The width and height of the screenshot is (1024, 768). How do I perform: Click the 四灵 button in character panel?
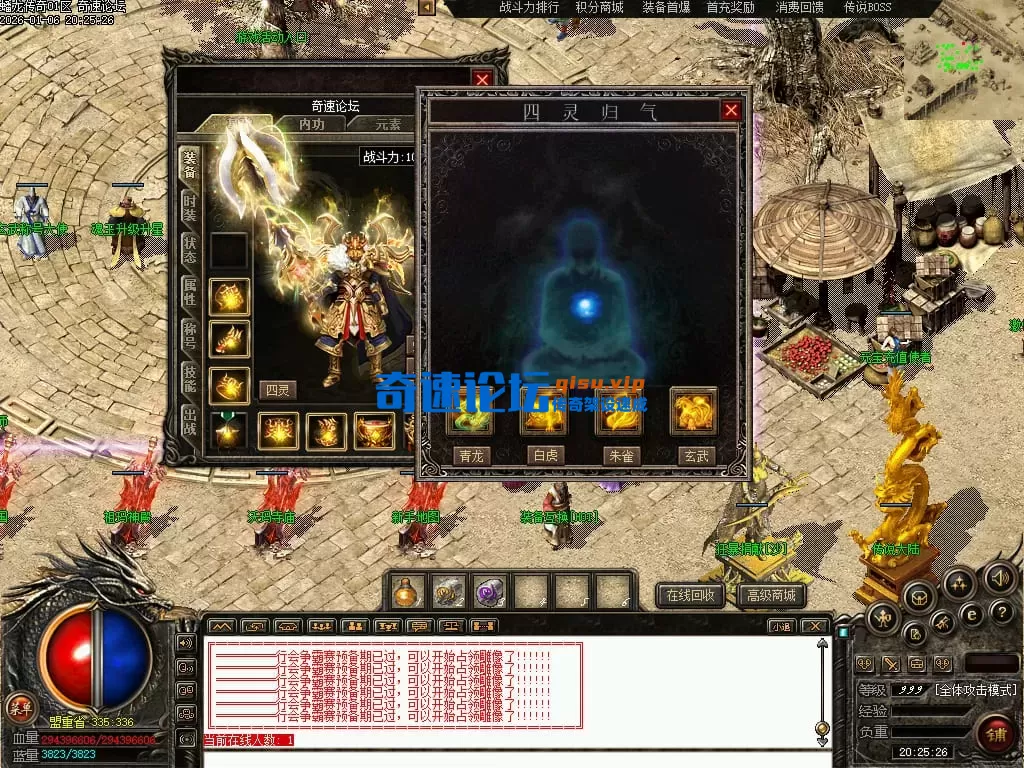(x=277, y=390)
